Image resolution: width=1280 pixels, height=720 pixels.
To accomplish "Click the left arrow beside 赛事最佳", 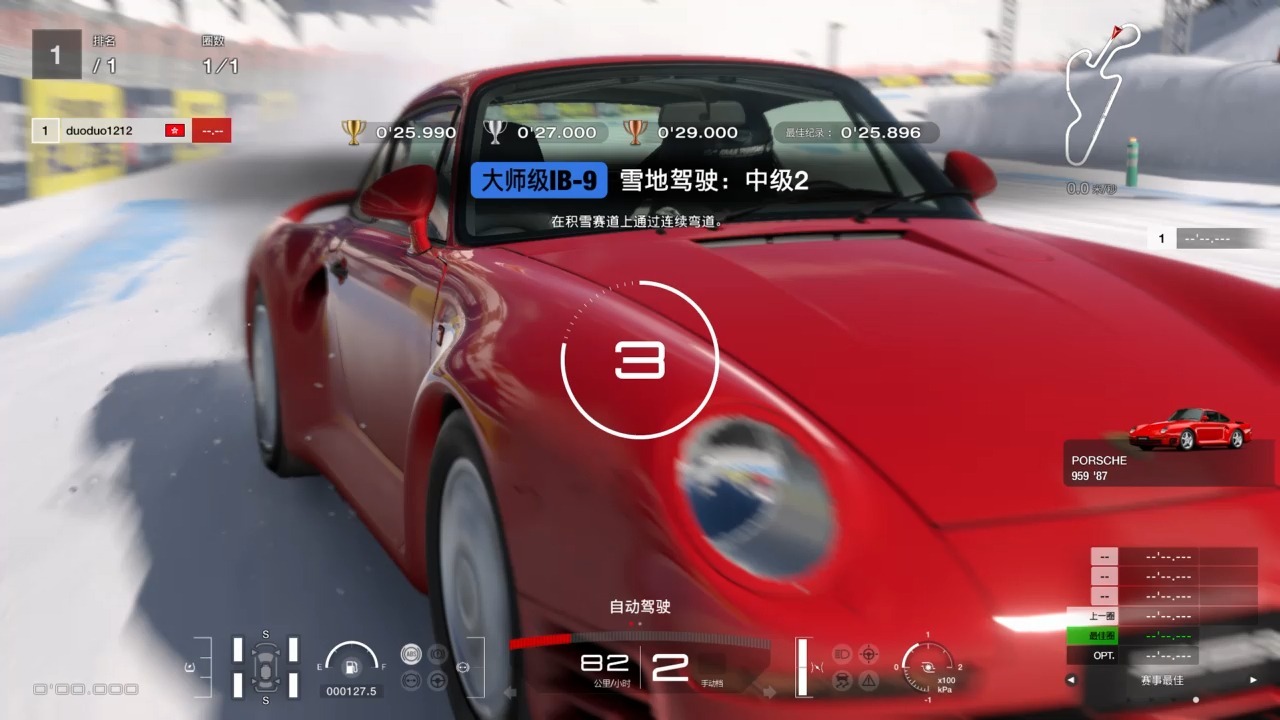I will click(x=1071, y=680).
